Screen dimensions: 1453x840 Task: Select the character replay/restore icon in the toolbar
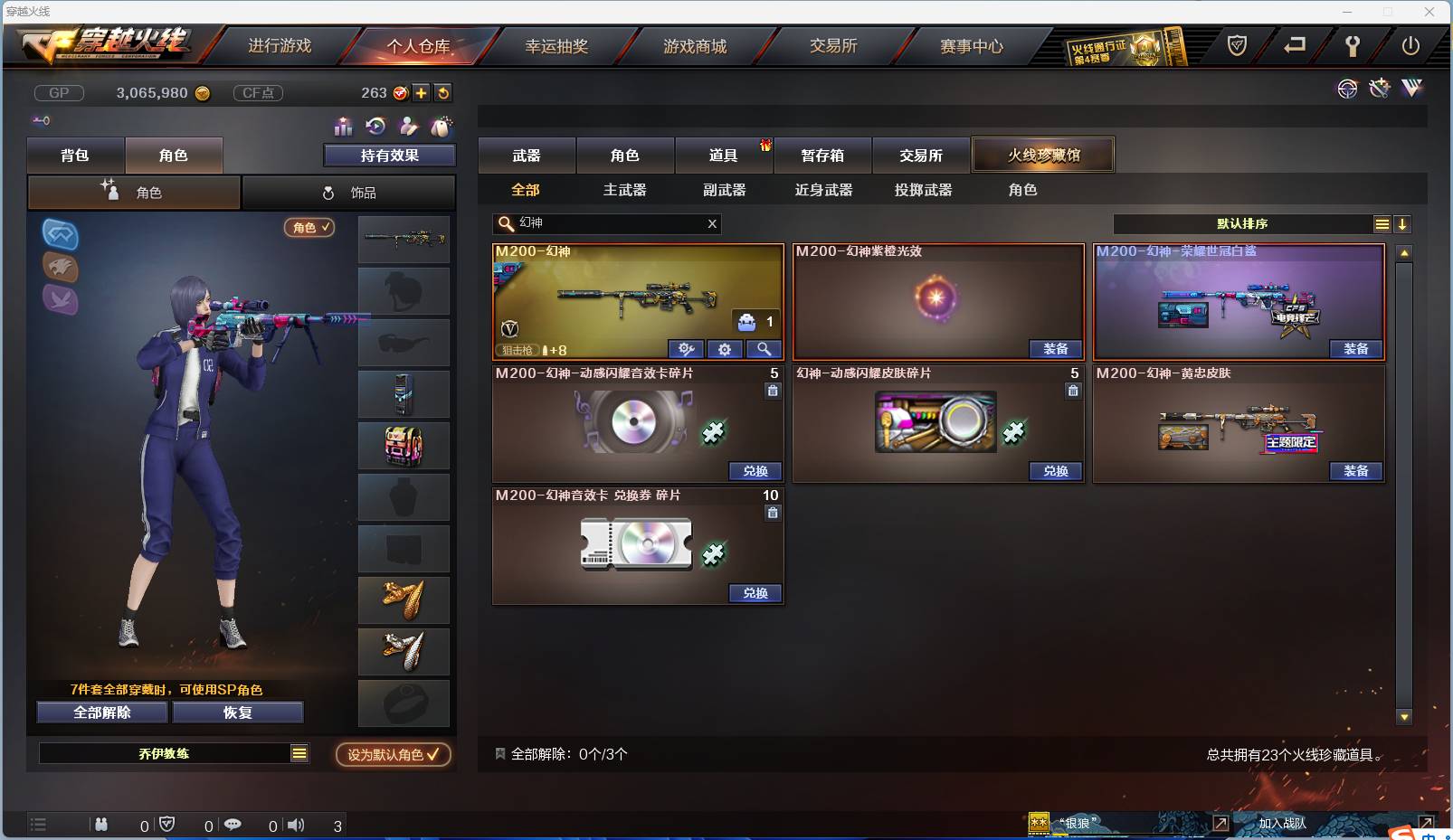point(374,126)
